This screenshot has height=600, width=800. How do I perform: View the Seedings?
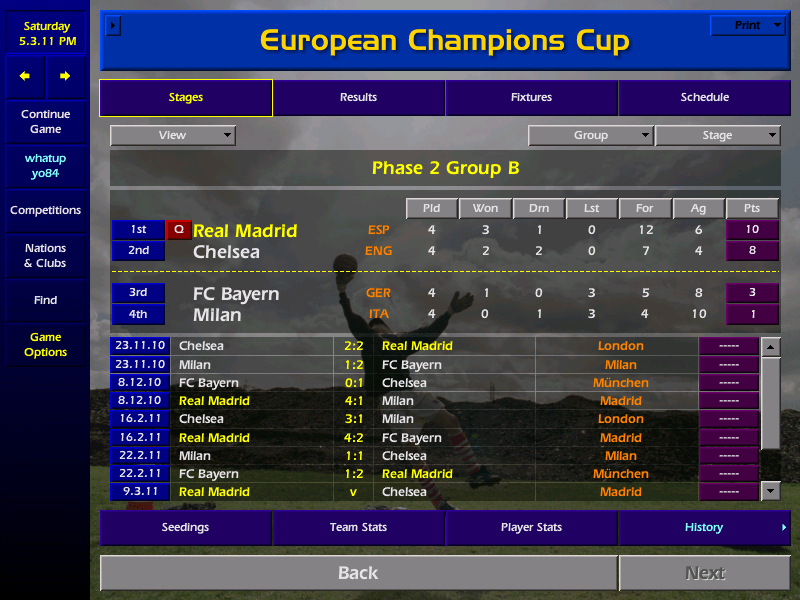click(x=186, y=527)
